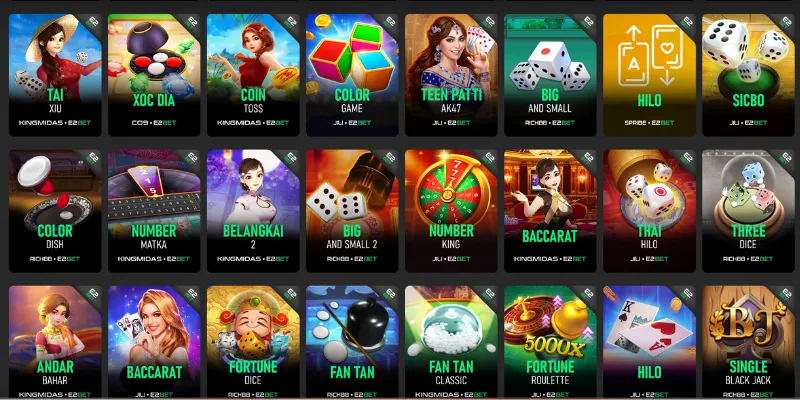The width and height of the screenshot is (800, 400).
Task: Open the Kingmidas Baccarat game tile
Action: [x=549, y=211]
